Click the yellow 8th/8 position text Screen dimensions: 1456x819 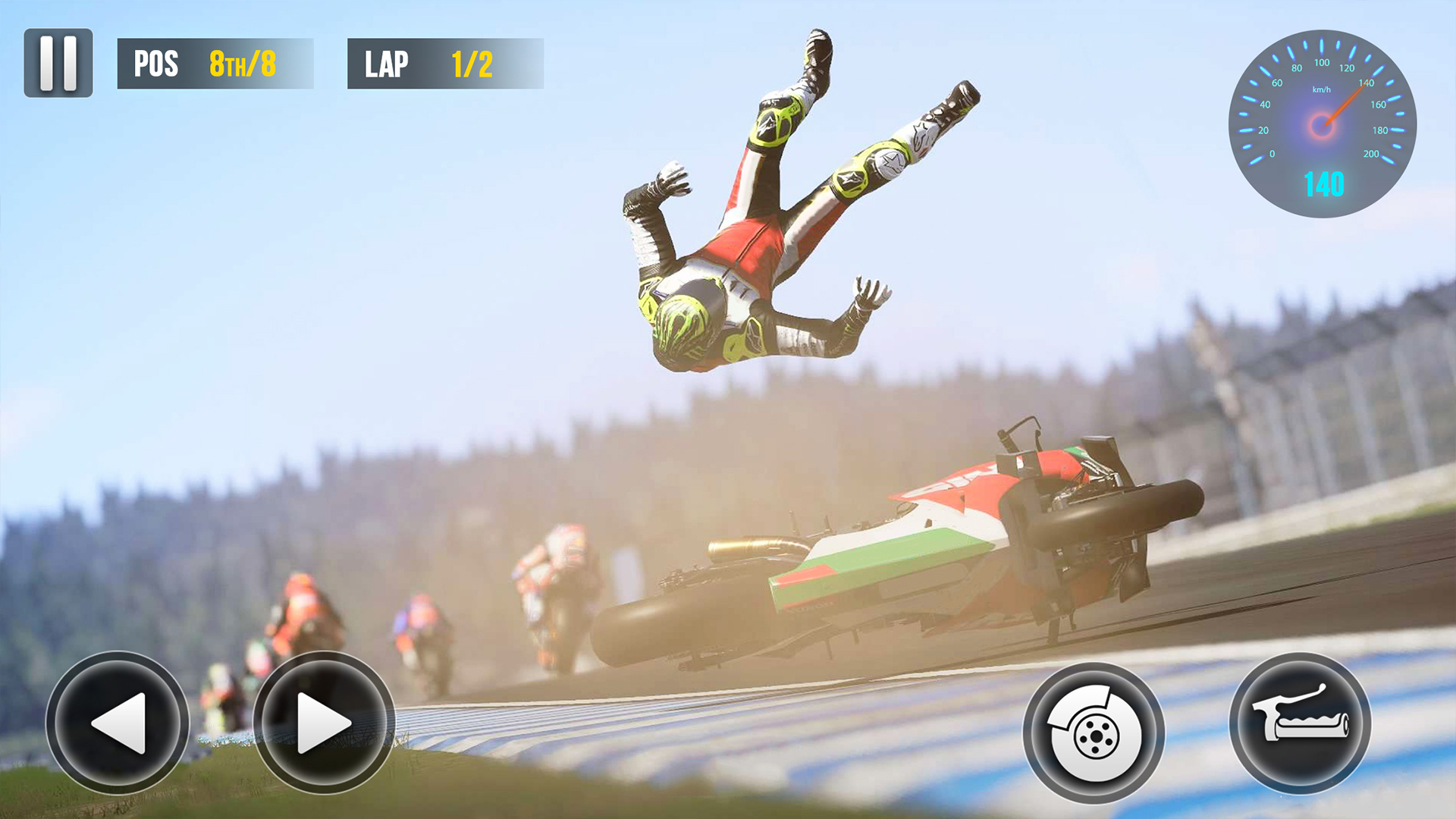pos(241,64)
